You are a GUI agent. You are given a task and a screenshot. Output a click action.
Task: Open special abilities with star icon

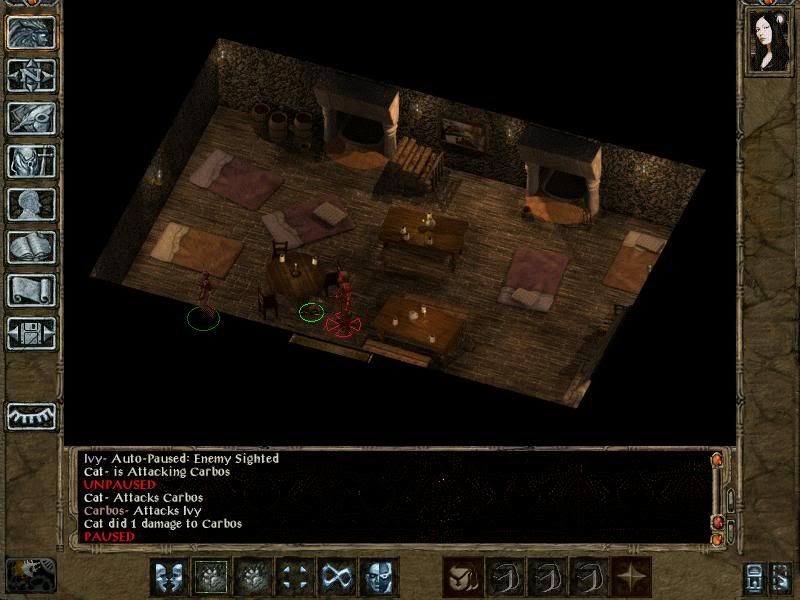coord(631,577)
